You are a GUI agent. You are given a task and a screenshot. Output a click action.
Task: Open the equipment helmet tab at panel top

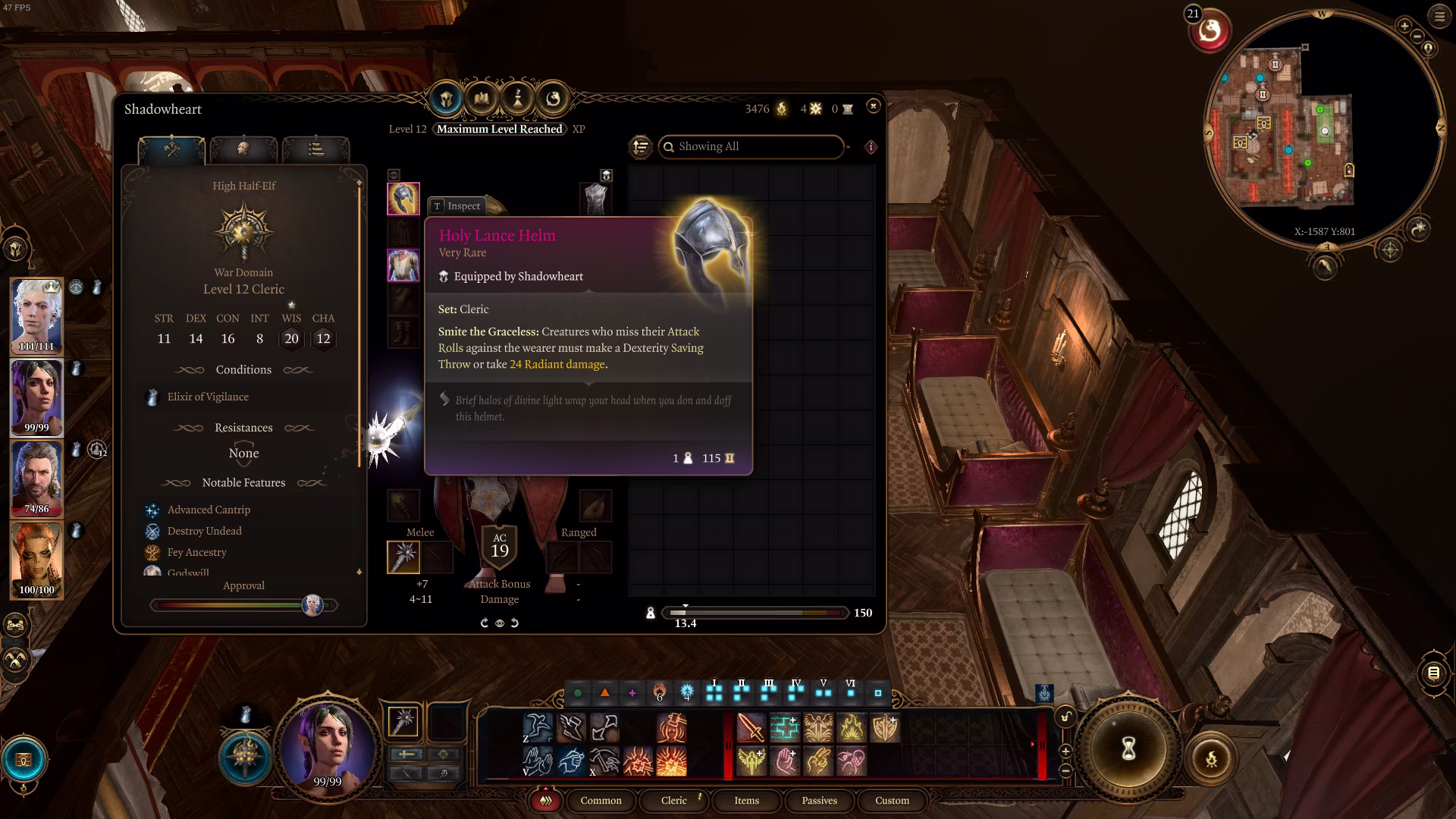(446, 99)
